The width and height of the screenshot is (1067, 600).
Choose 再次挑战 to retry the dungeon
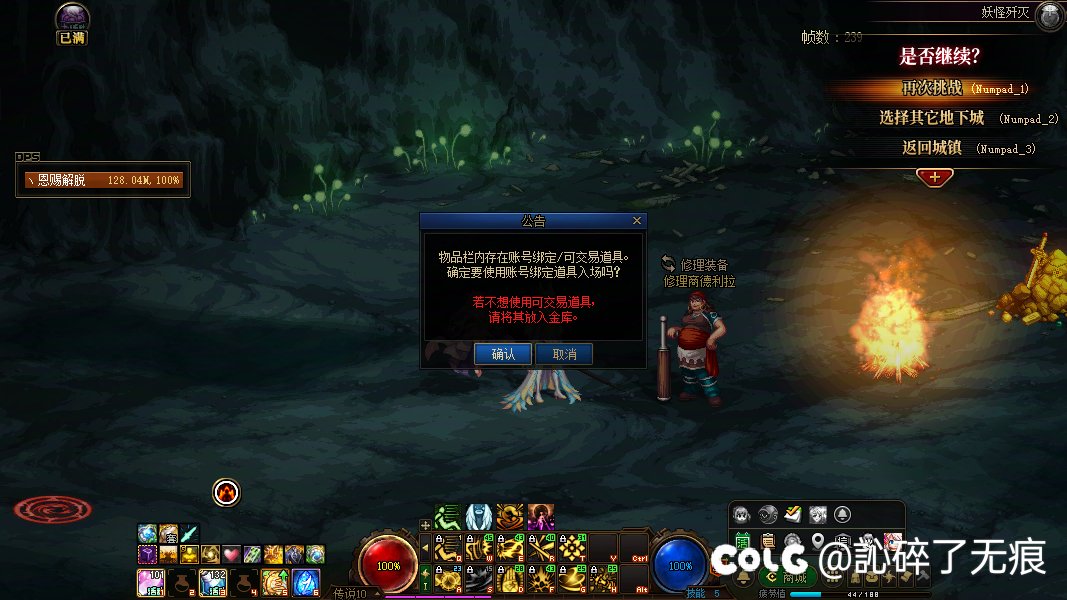pos(931,88)
